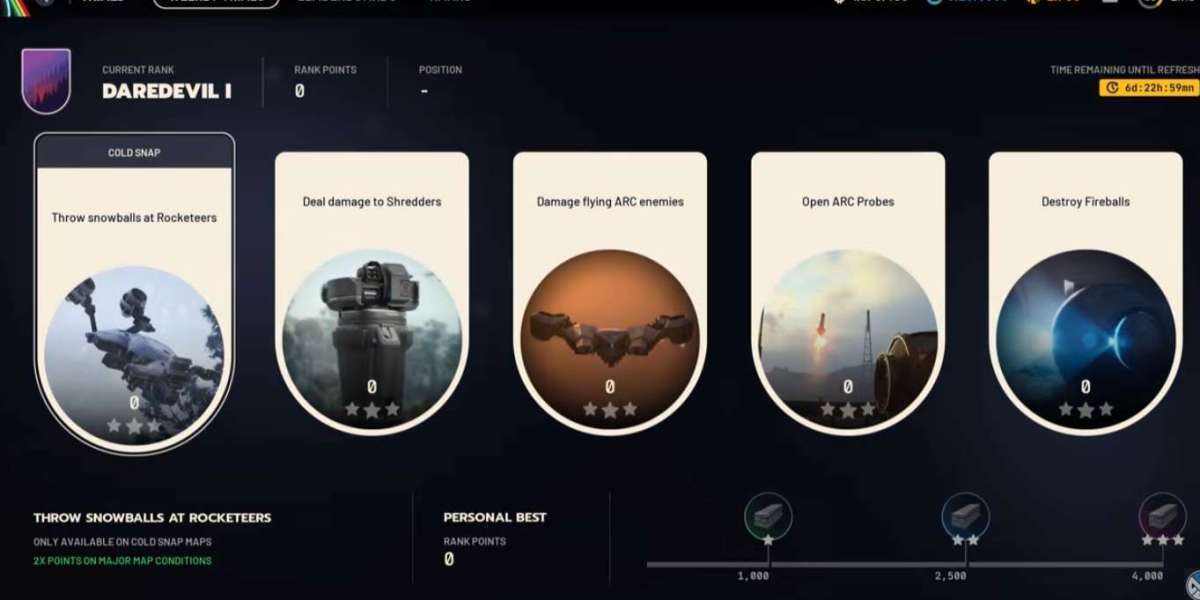Click the Daredevil I rank badge
This screenshot has height=600, width=1200.
[46, 80]
